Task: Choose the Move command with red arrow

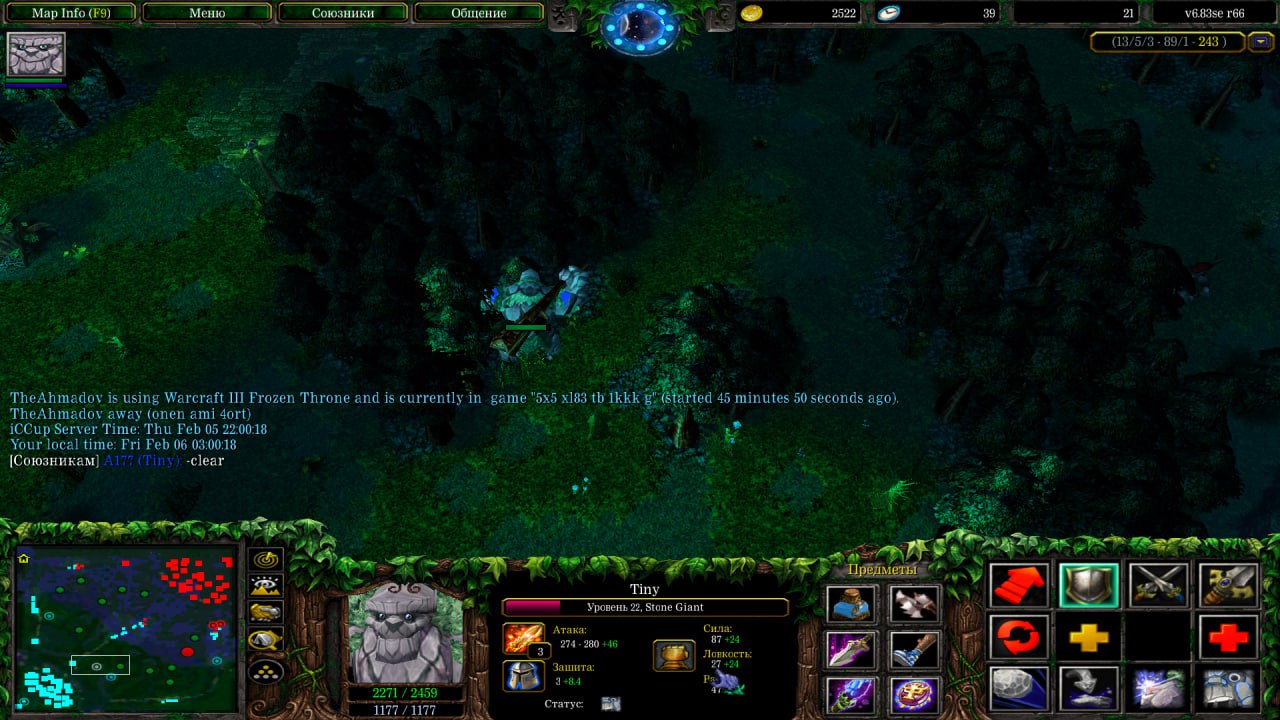Action: tap(1019, 586)
